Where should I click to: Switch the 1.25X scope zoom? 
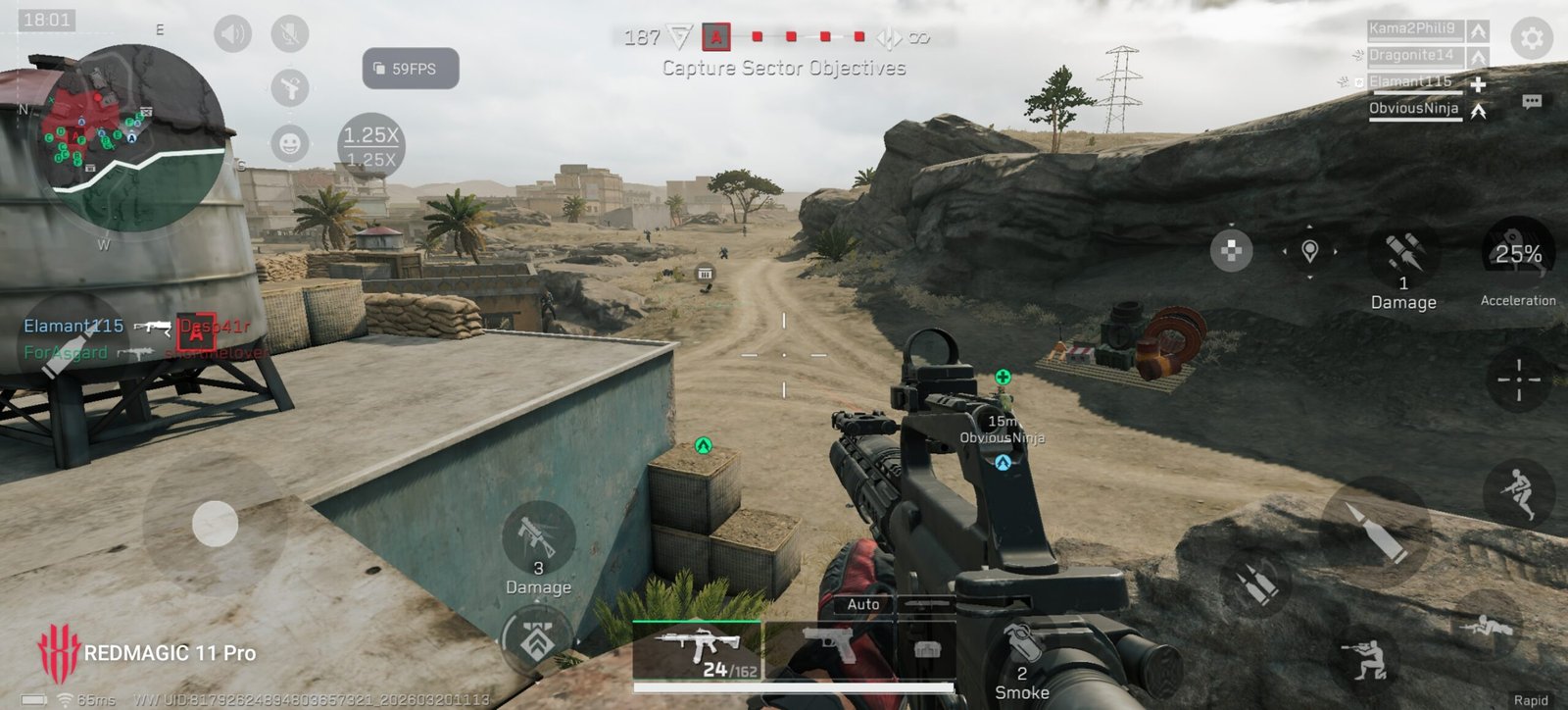coord(370,146)
